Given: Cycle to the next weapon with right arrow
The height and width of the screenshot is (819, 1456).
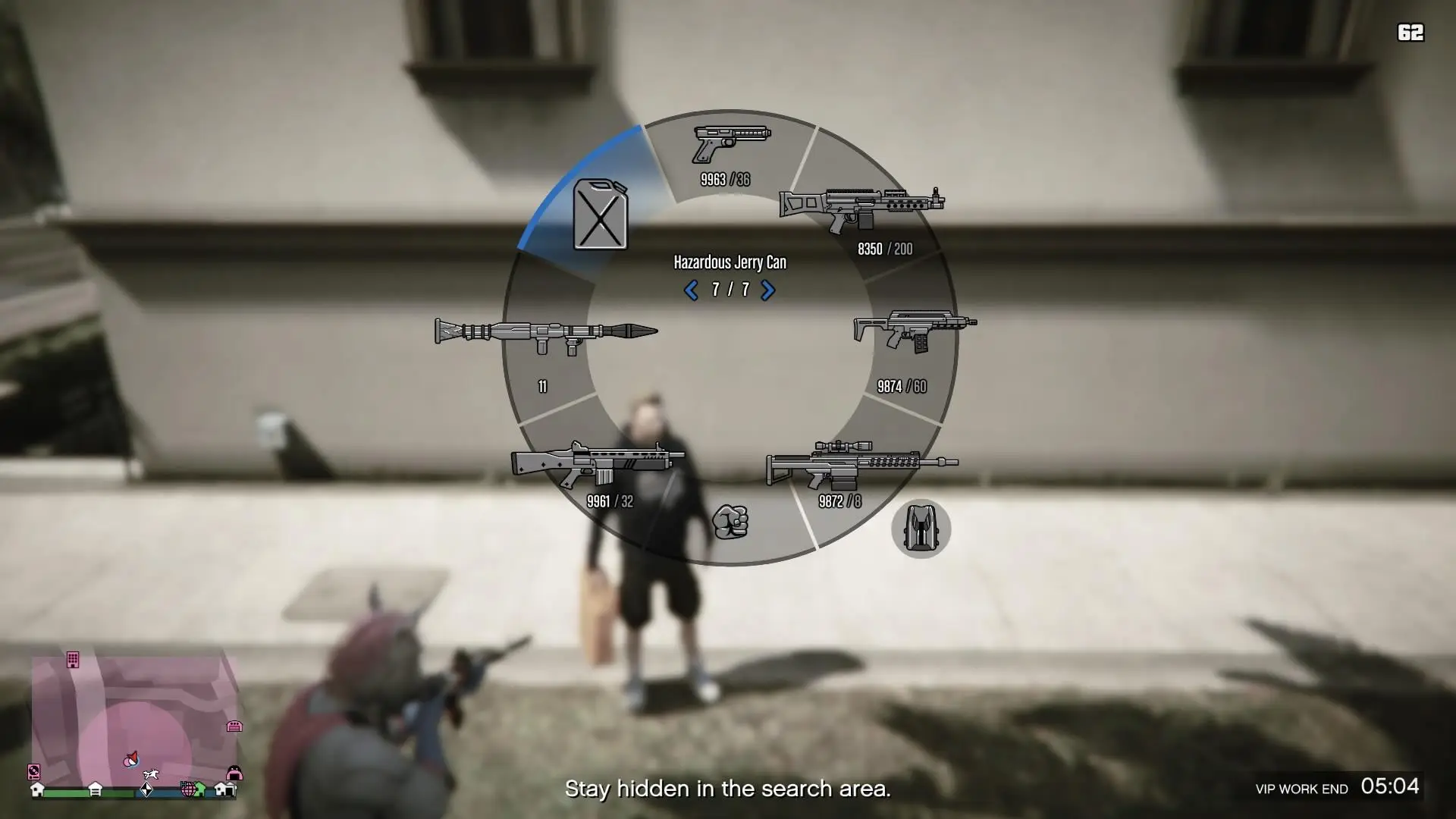Looking at the screenshot, I should pos(768,290).
